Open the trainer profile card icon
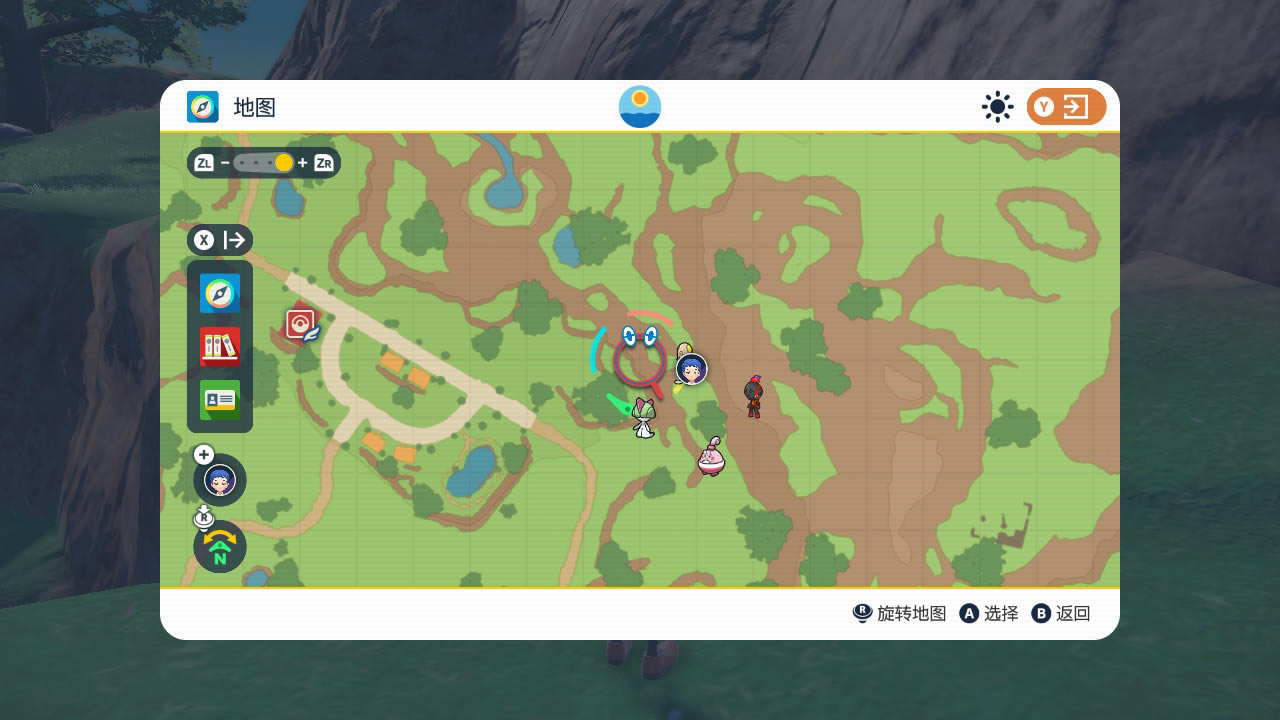This screenshot has width=1280, height=720. (220, 400)
